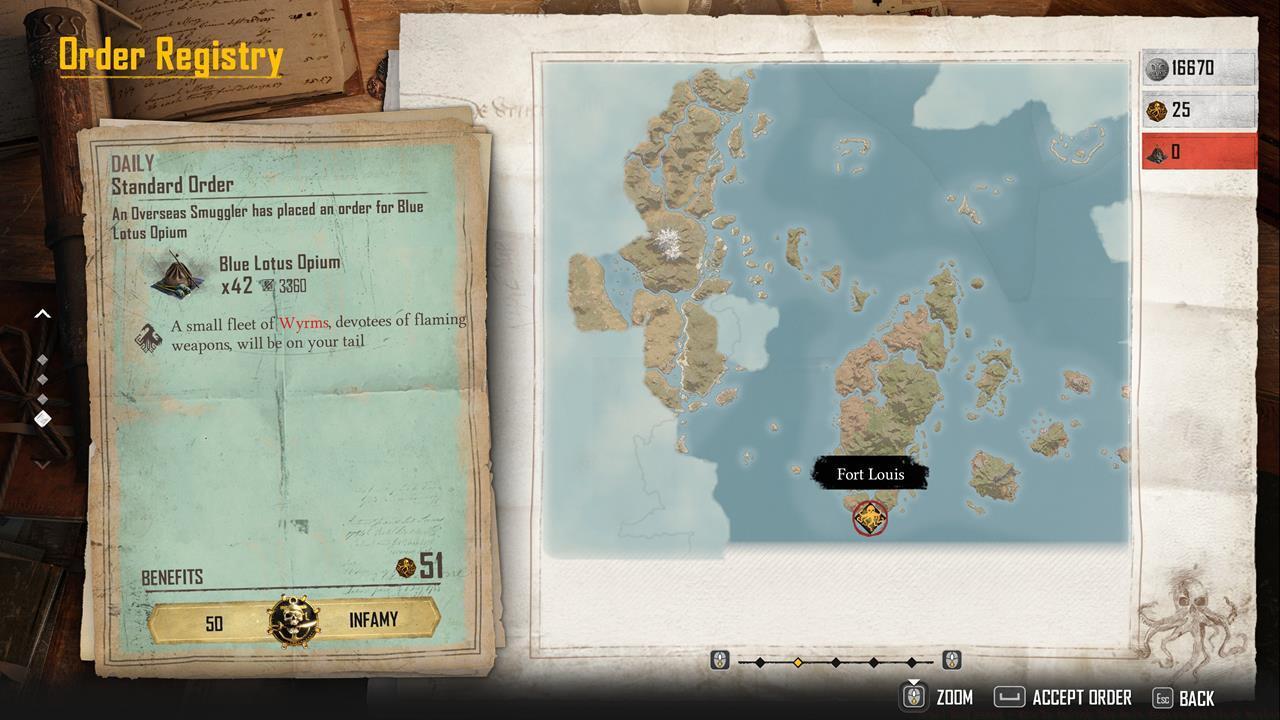Screen dimensions: 1280x720
Task: Click the bottom diamond on the left rail
Action: [x=42, y=418]
